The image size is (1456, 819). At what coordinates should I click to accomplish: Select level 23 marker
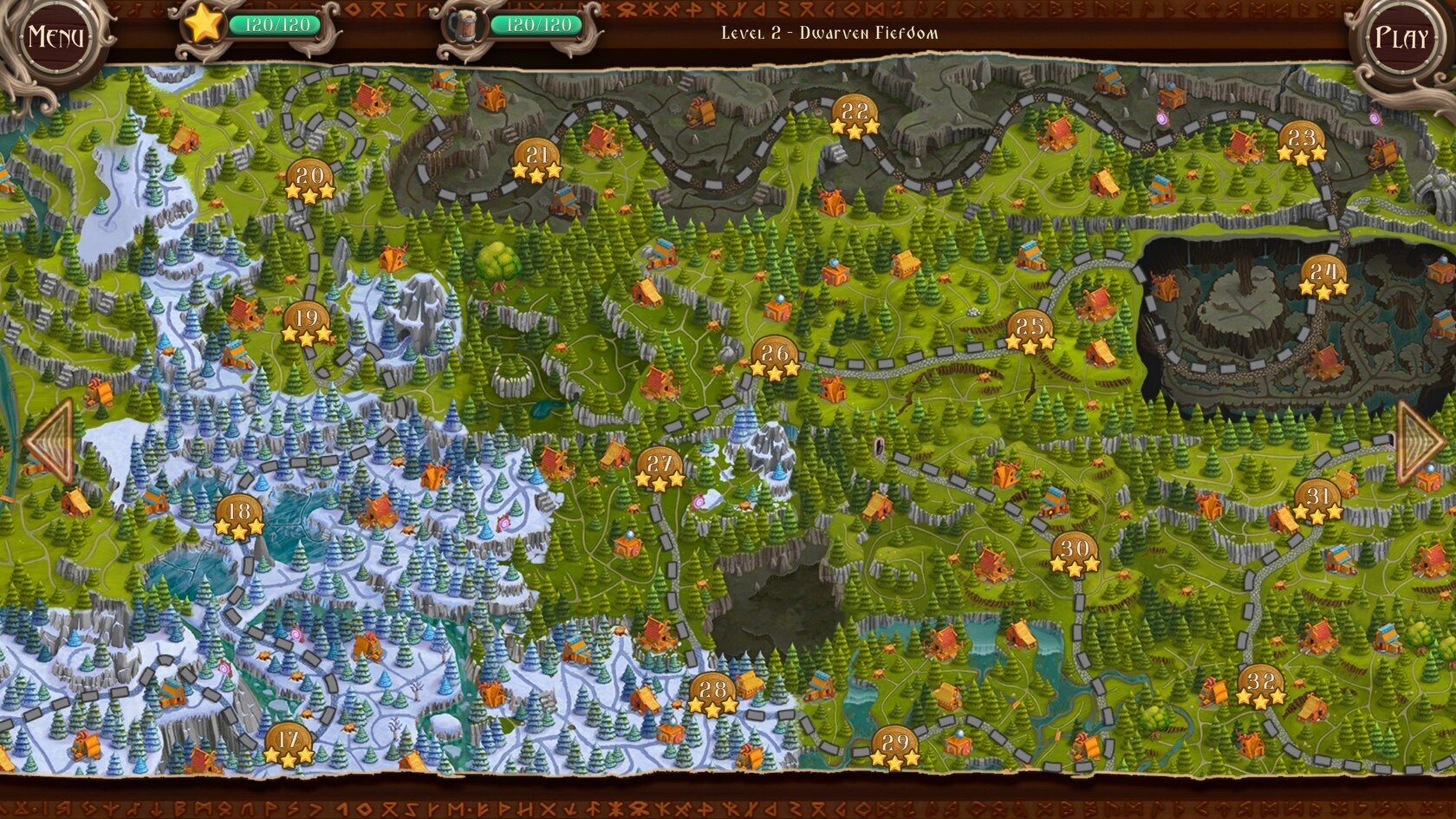(1302, 142)
